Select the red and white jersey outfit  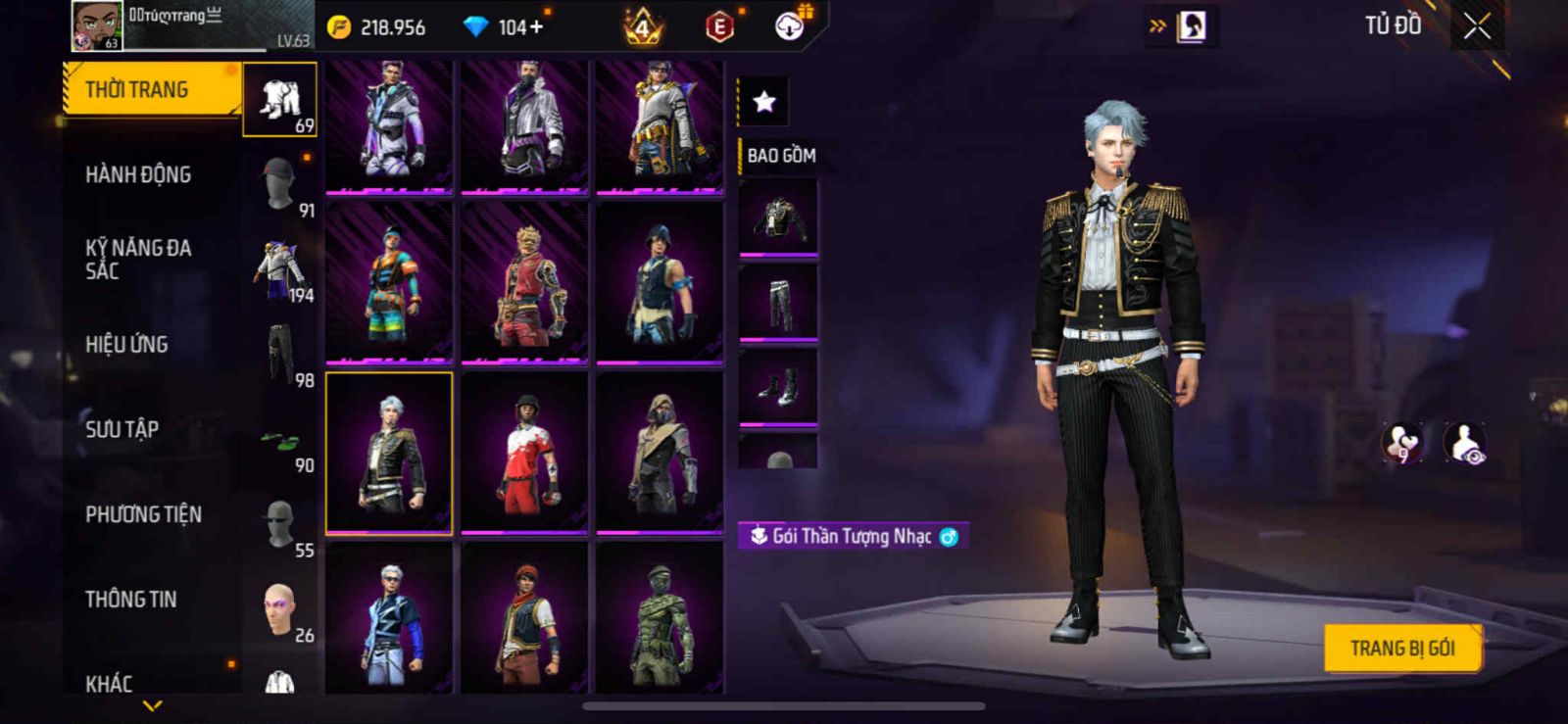524,453
